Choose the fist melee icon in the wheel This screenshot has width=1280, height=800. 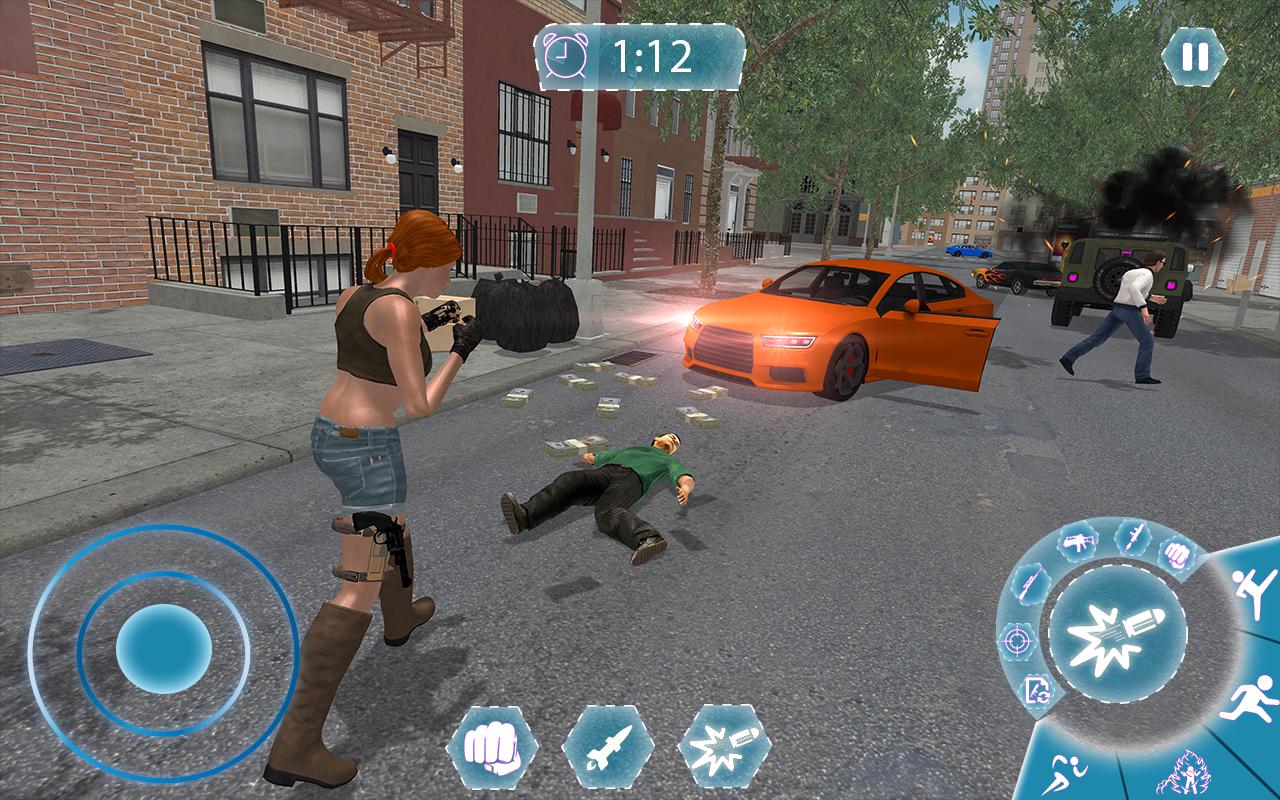pos(1176,551)
